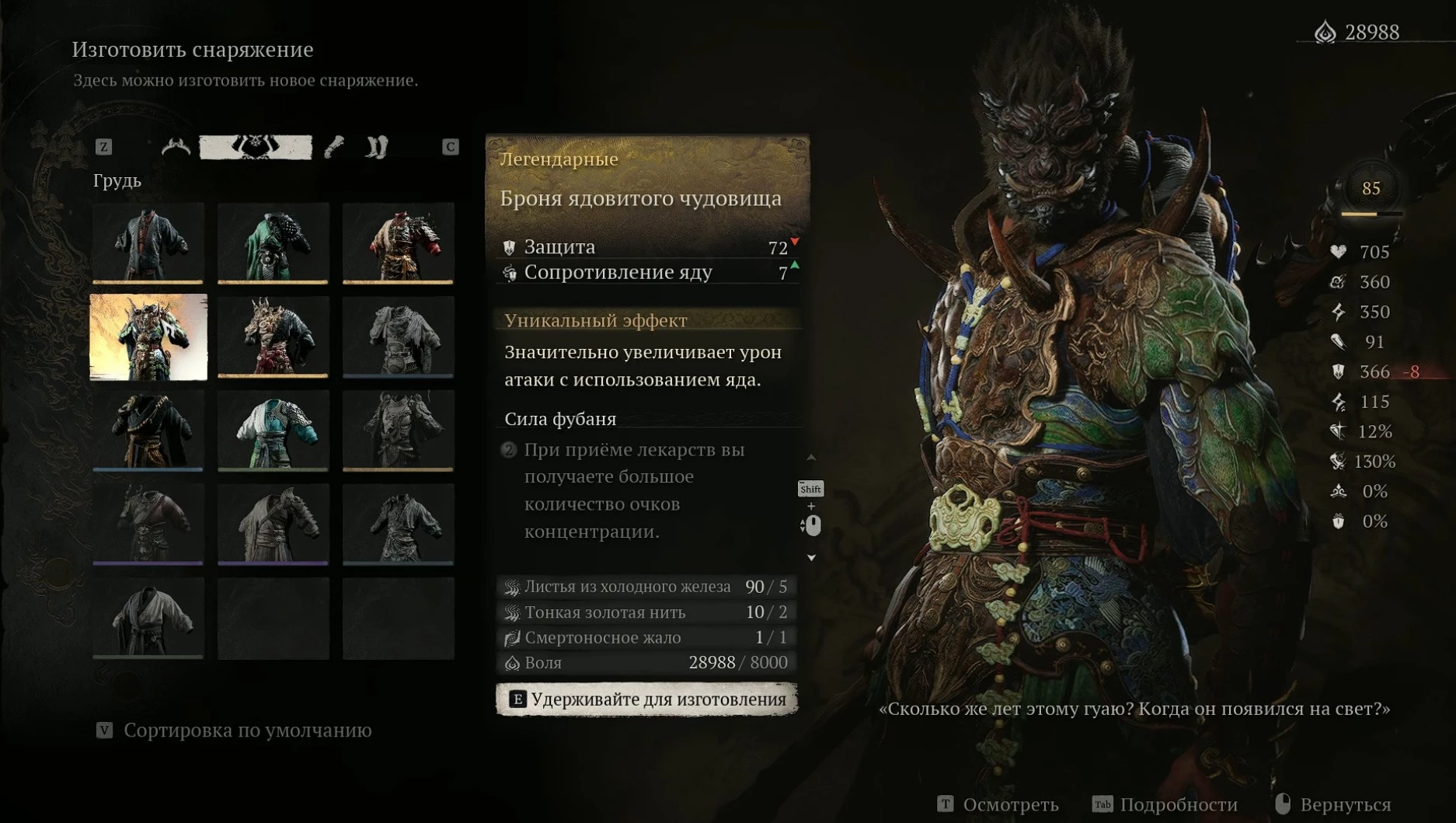The height and width of the screenshot is (823, 1456).
Task: Select the black robe with gold trim
Action: click(148, 431)
